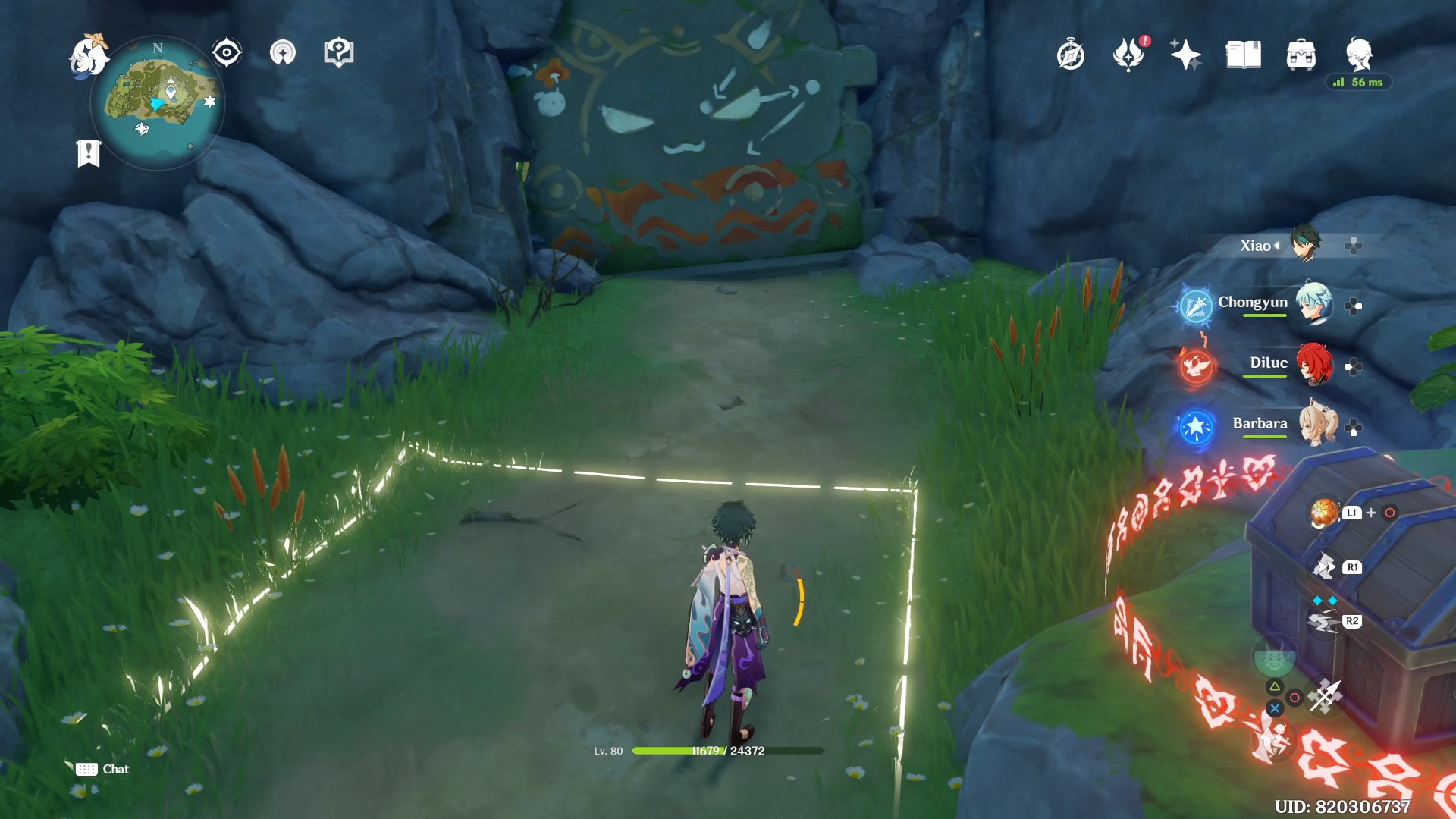Open the Events menu with red notification badge
Viewport: 1456px width, 819px height.
pyautogui.click(x=1129, y=55)
